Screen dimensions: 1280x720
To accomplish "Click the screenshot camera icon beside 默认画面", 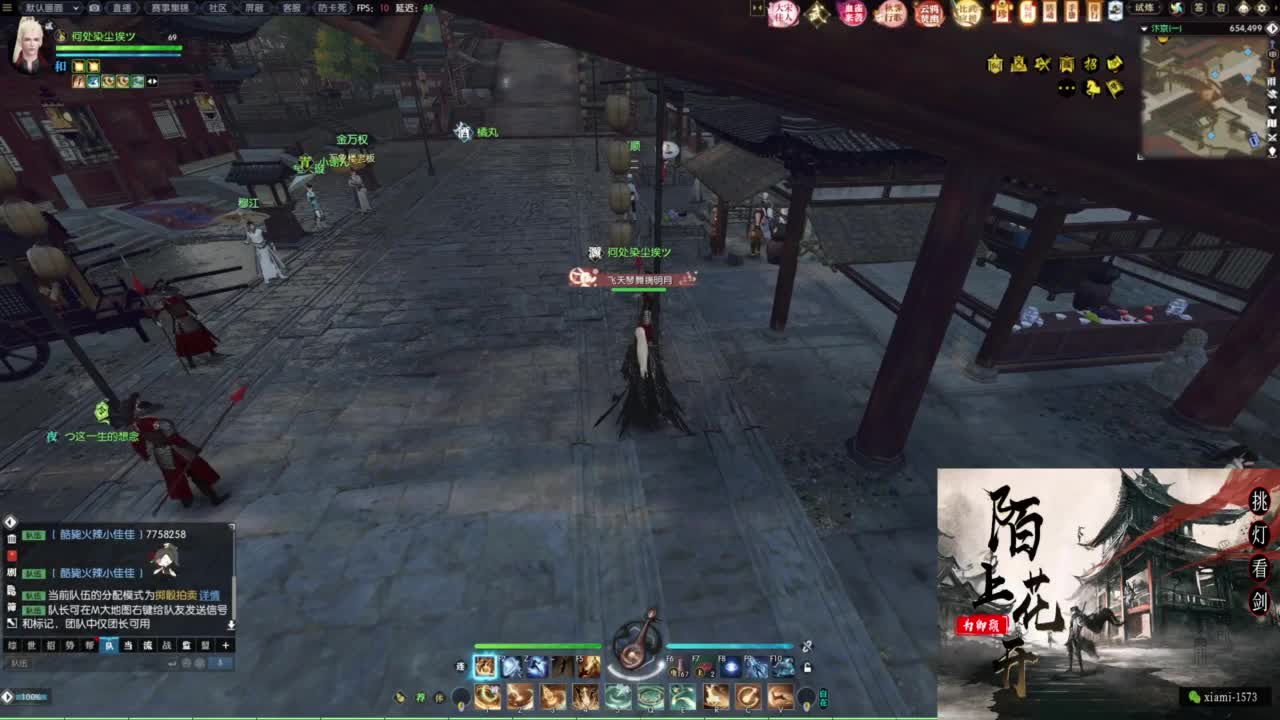I will [95, 8].
